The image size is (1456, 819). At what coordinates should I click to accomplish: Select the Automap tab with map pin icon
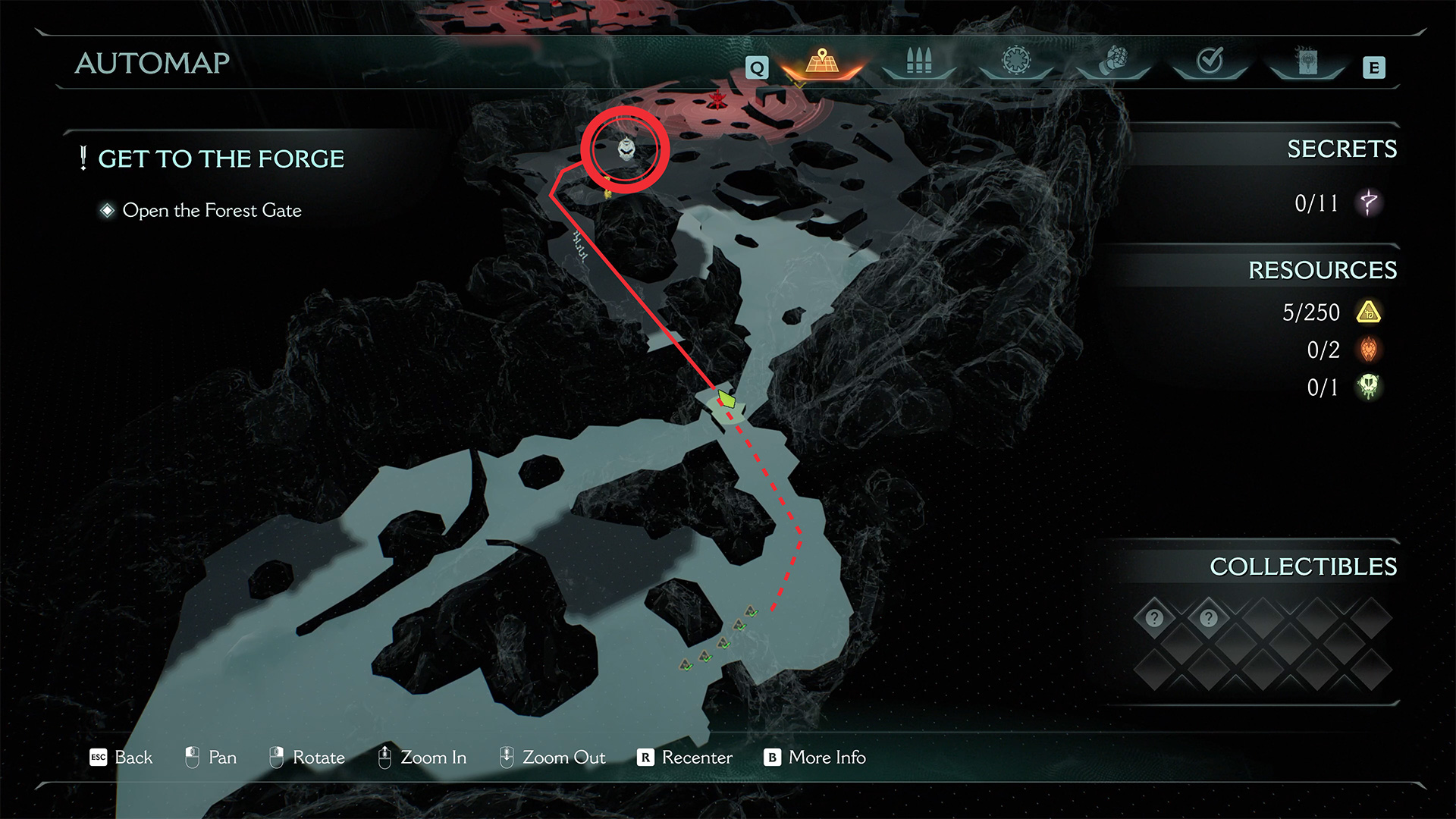pos(822,63)
